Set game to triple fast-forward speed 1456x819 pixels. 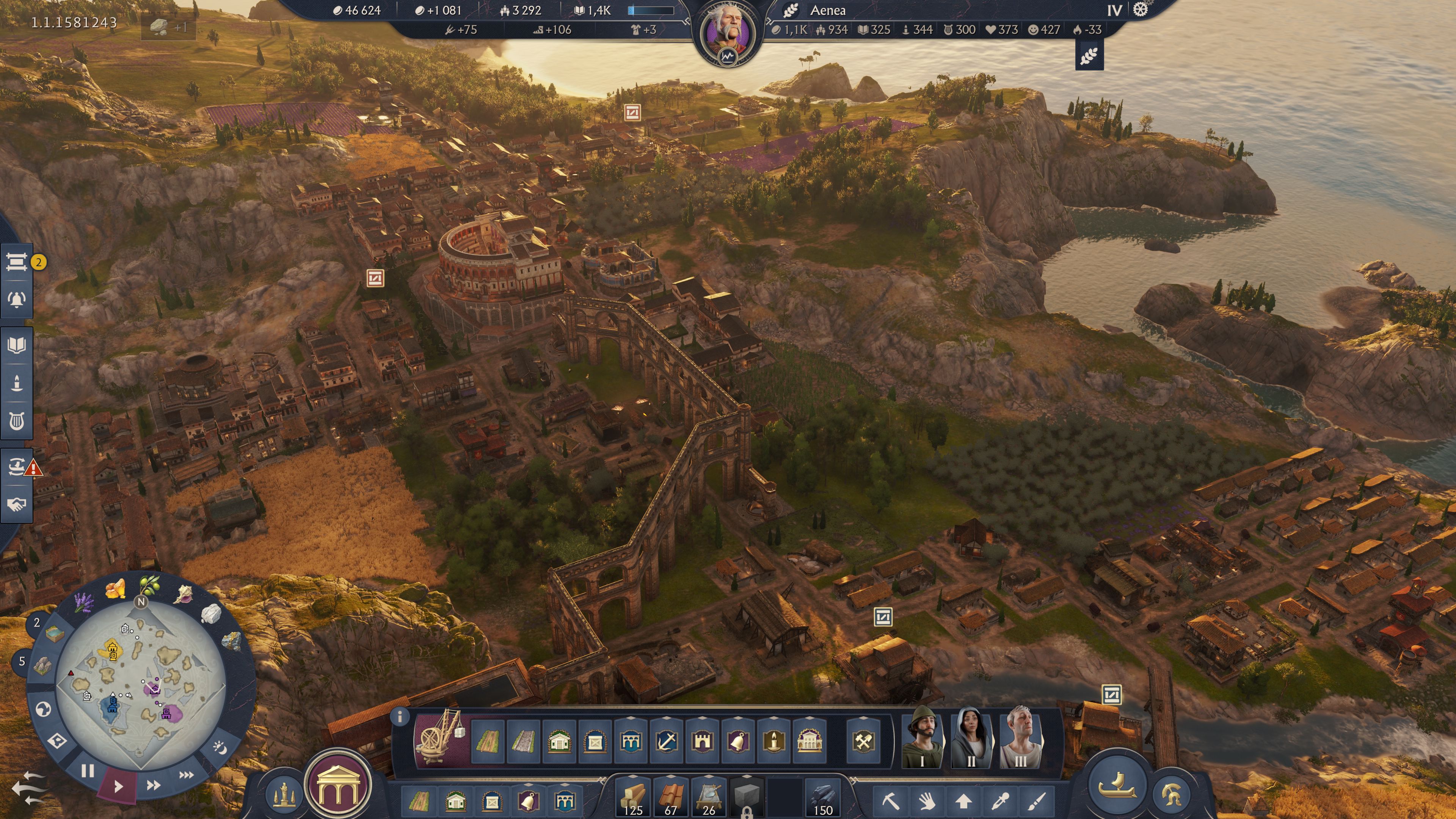(x=187, y=775)
